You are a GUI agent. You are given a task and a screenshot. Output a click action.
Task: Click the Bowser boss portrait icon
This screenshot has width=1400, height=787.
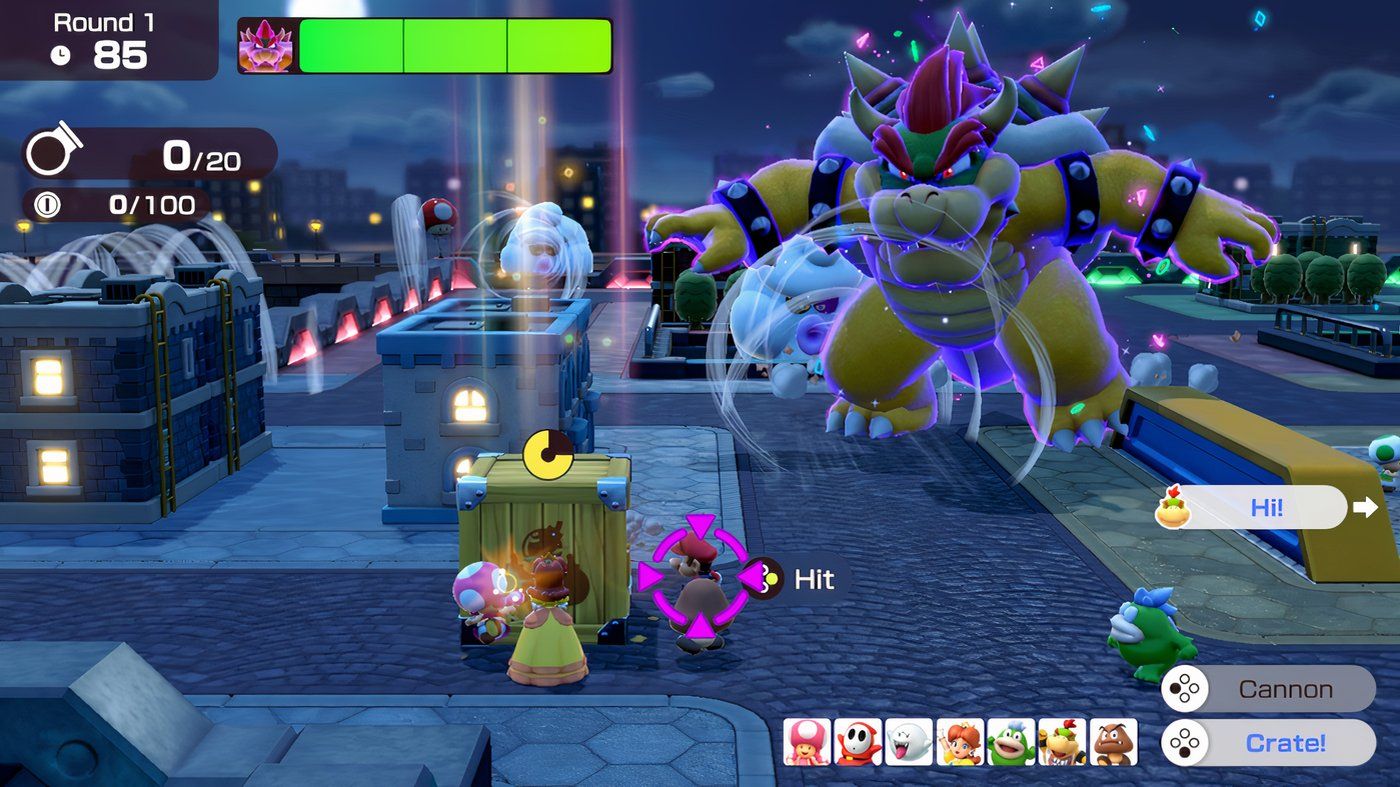coord(263,45)
